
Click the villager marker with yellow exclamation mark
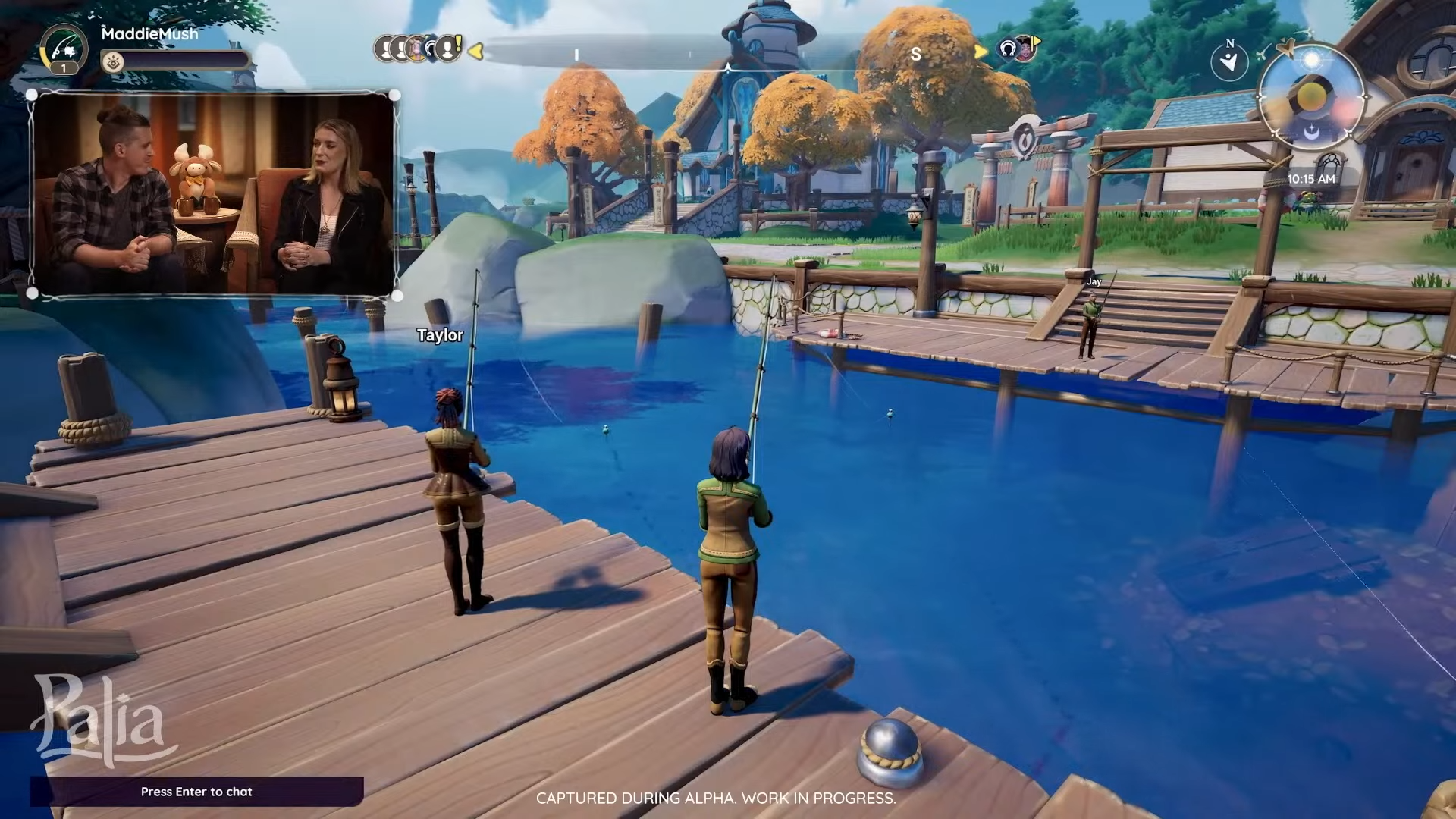click(450, 49)
